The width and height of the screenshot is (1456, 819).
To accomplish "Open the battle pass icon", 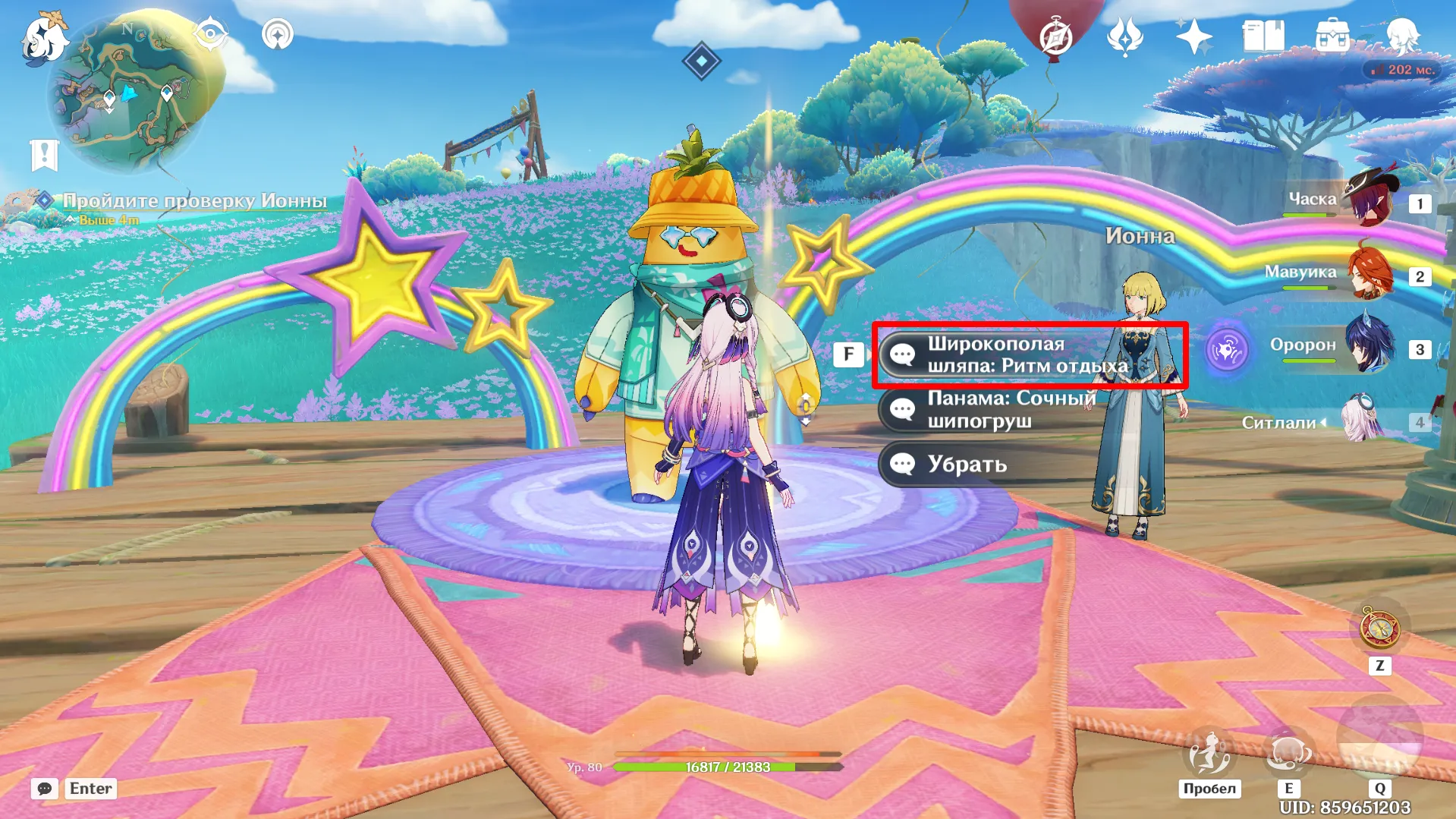I will pos(1124,36).
